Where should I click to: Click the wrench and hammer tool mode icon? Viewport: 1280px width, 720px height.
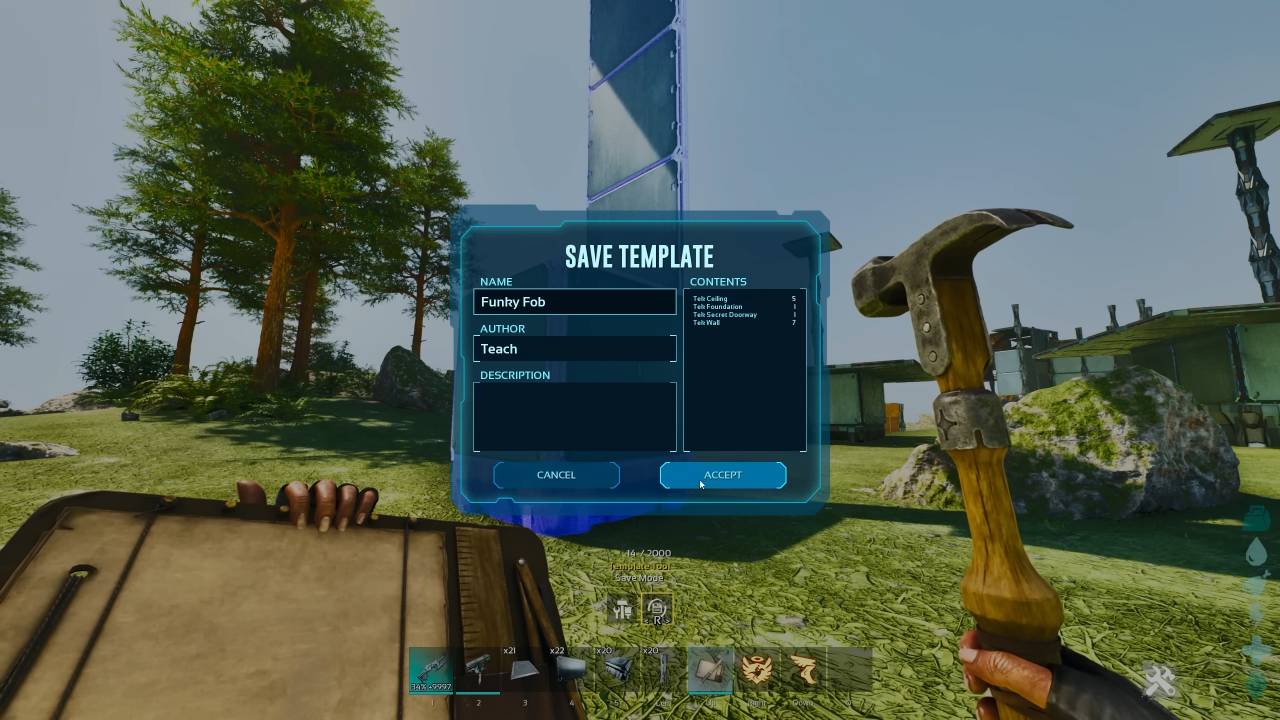tap(622, 610)
